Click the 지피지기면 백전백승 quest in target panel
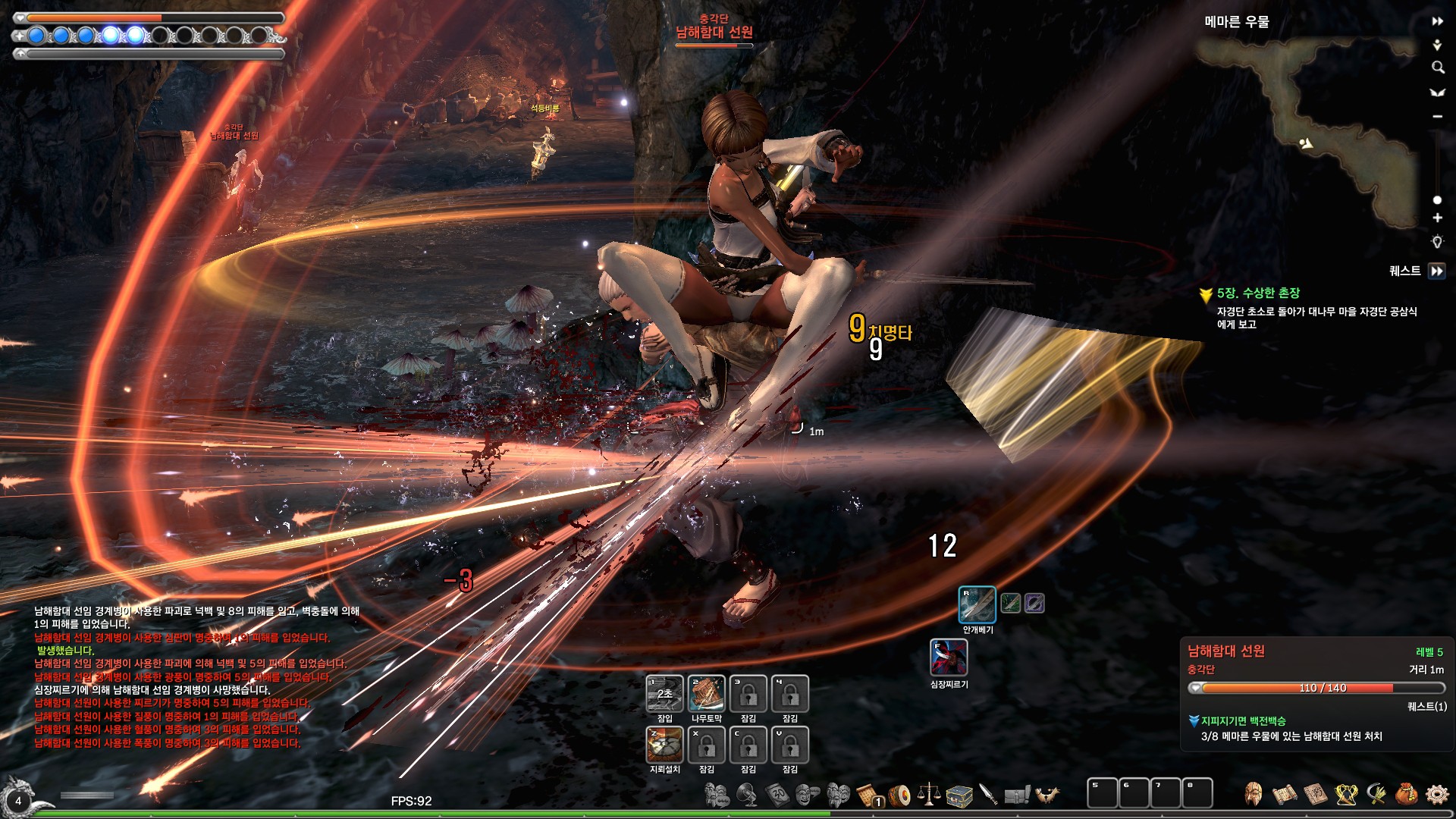 [x=1243, y=720]
